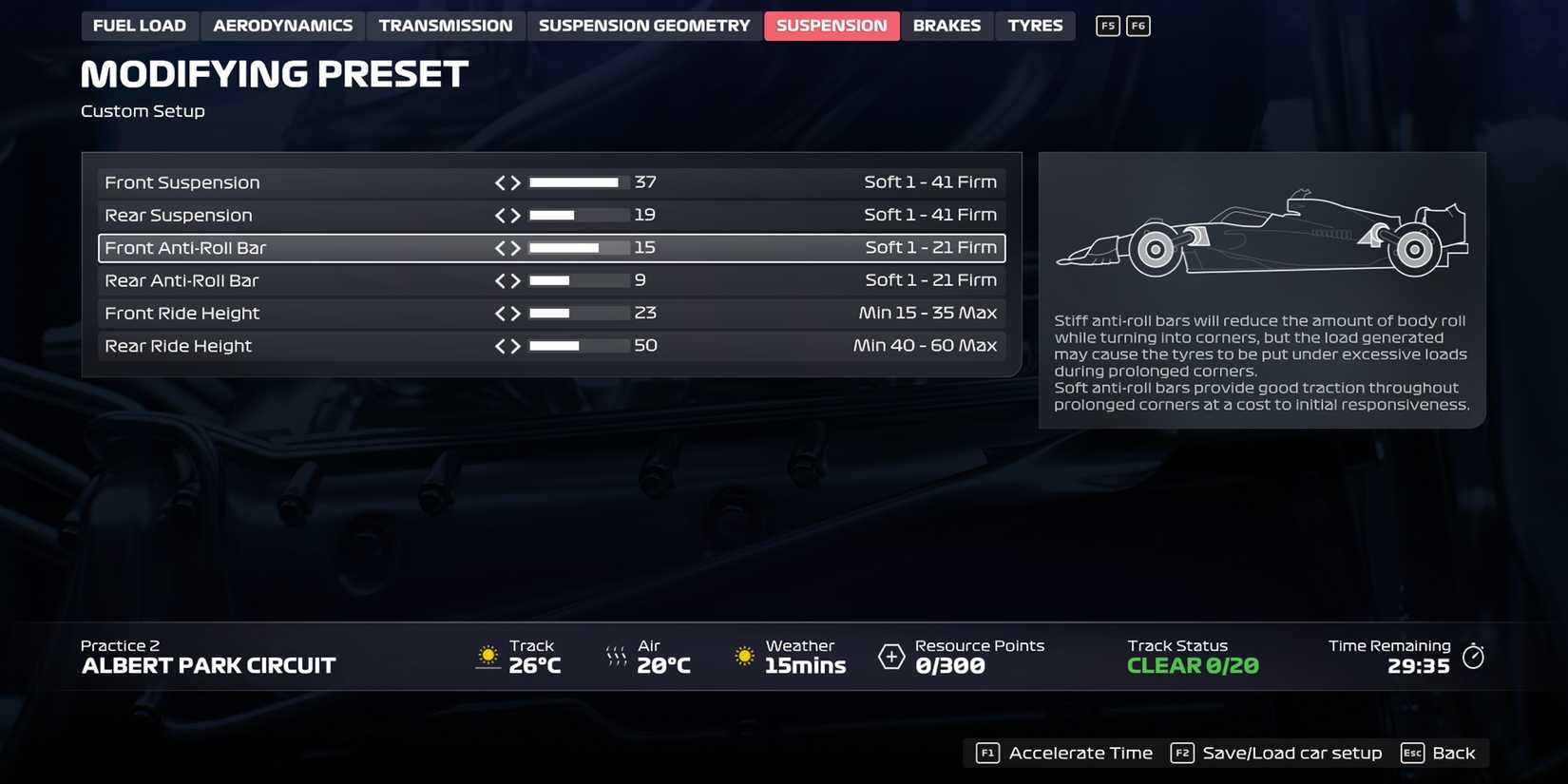Increase Front Ride Height with right arrow

(516, 313)
